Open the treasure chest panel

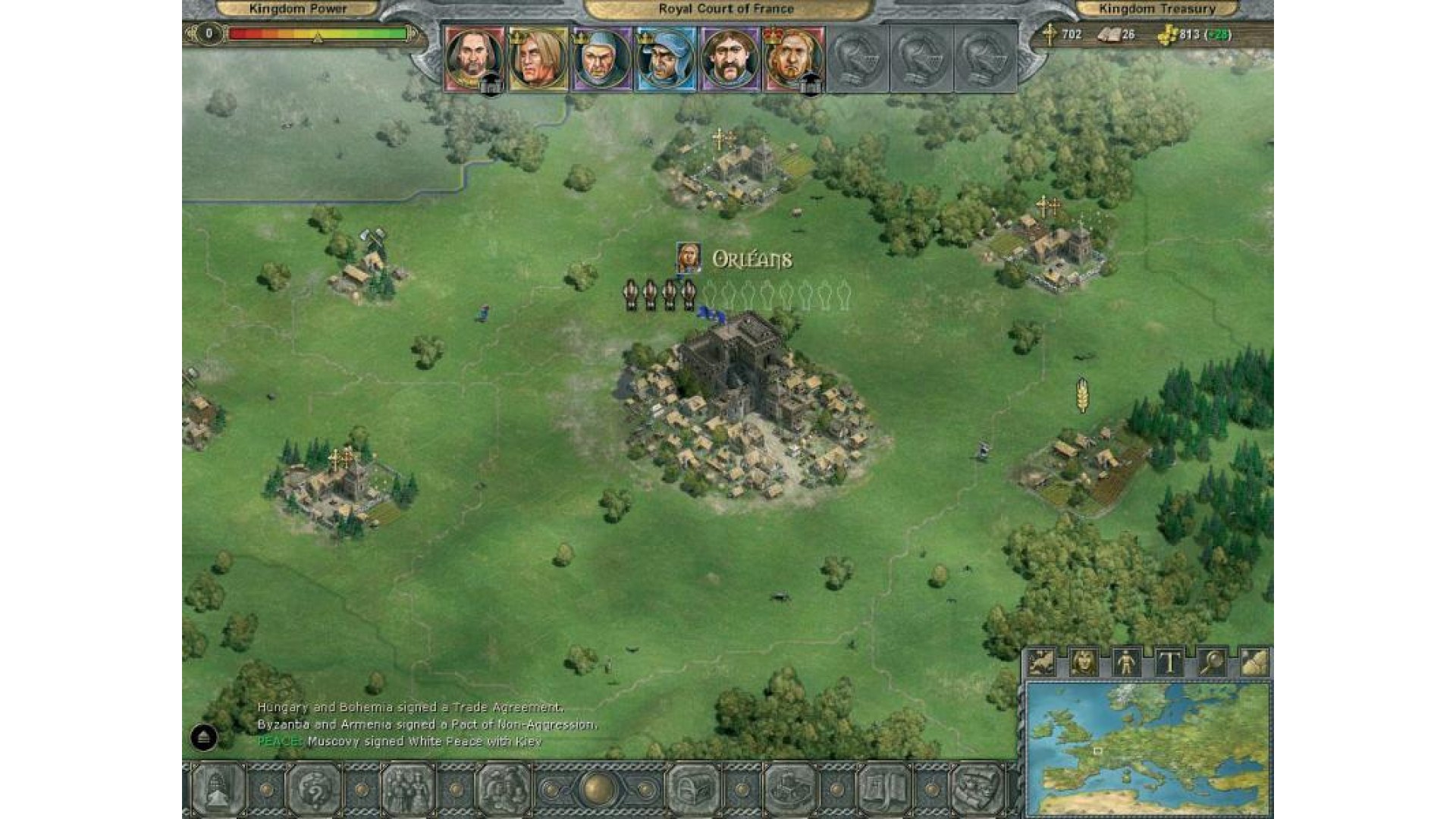(692, 790)
